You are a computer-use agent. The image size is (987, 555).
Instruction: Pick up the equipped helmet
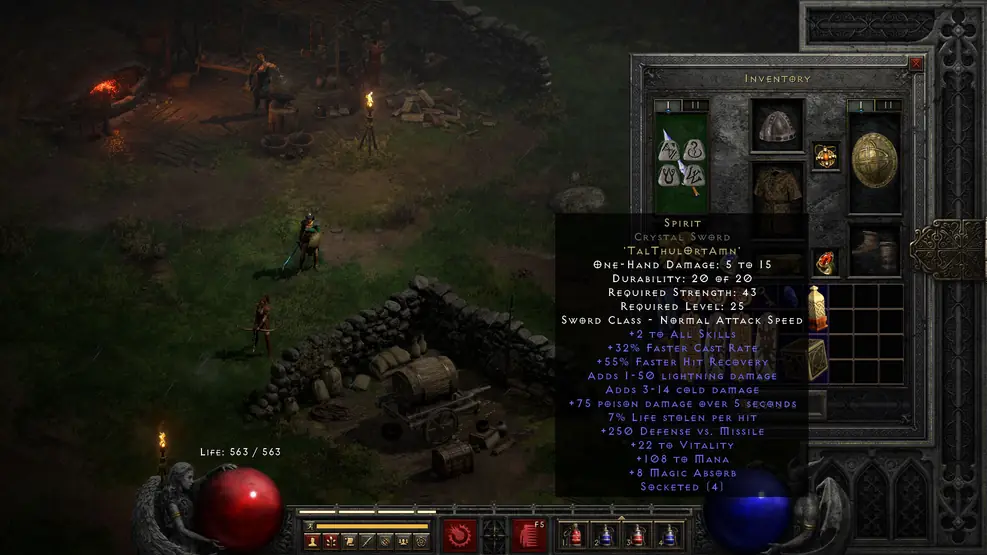(x=778, y=126)
